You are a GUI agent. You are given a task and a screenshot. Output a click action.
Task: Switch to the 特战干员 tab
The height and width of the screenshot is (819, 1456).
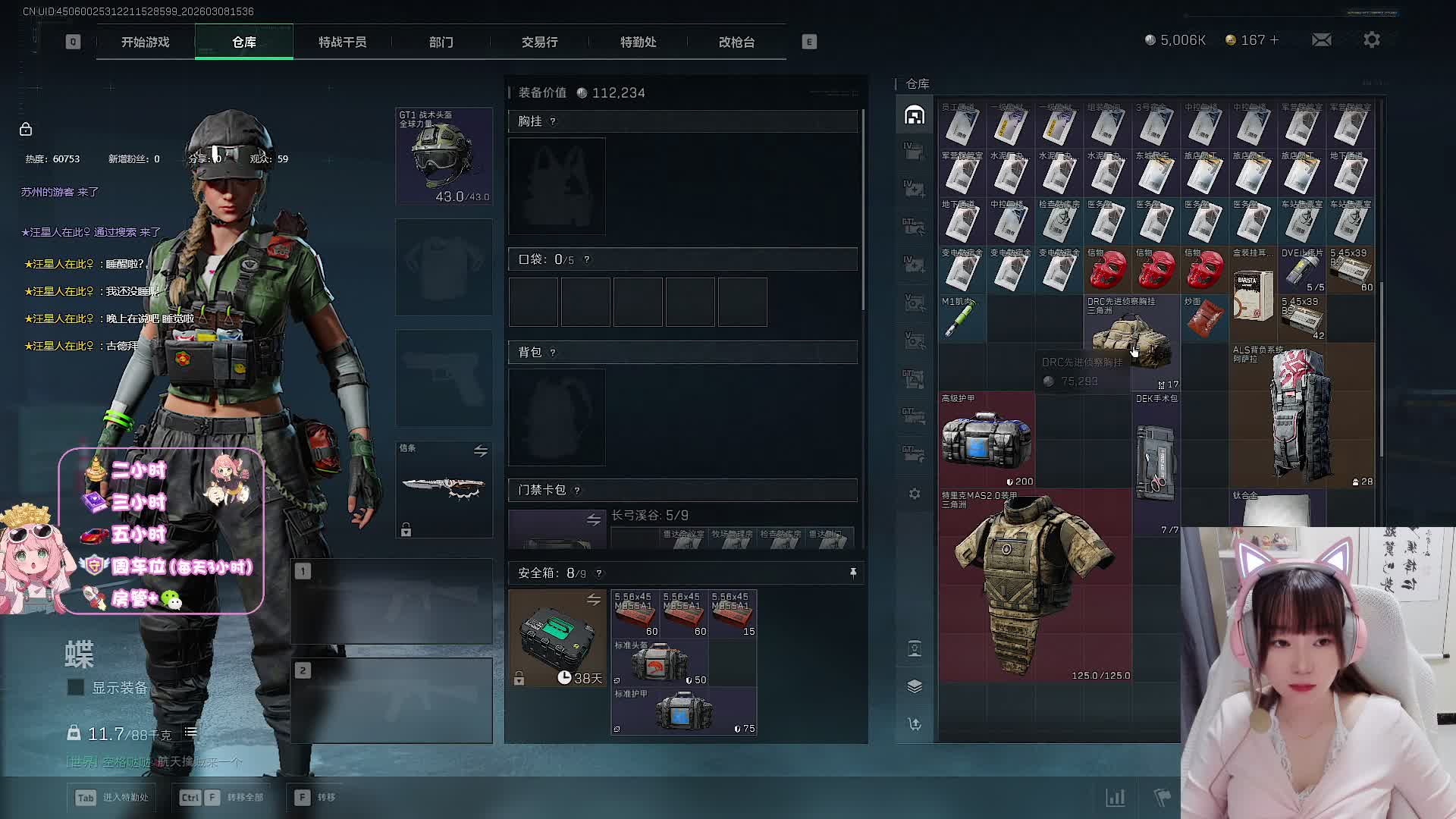coord(342,42)
